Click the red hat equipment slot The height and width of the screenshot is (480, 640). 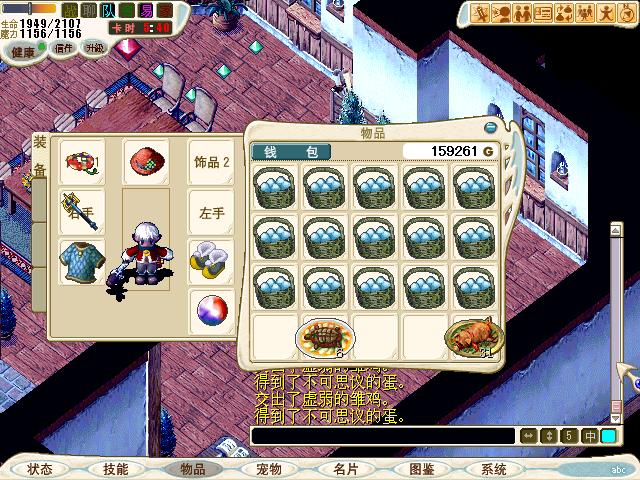click(146, 160)
